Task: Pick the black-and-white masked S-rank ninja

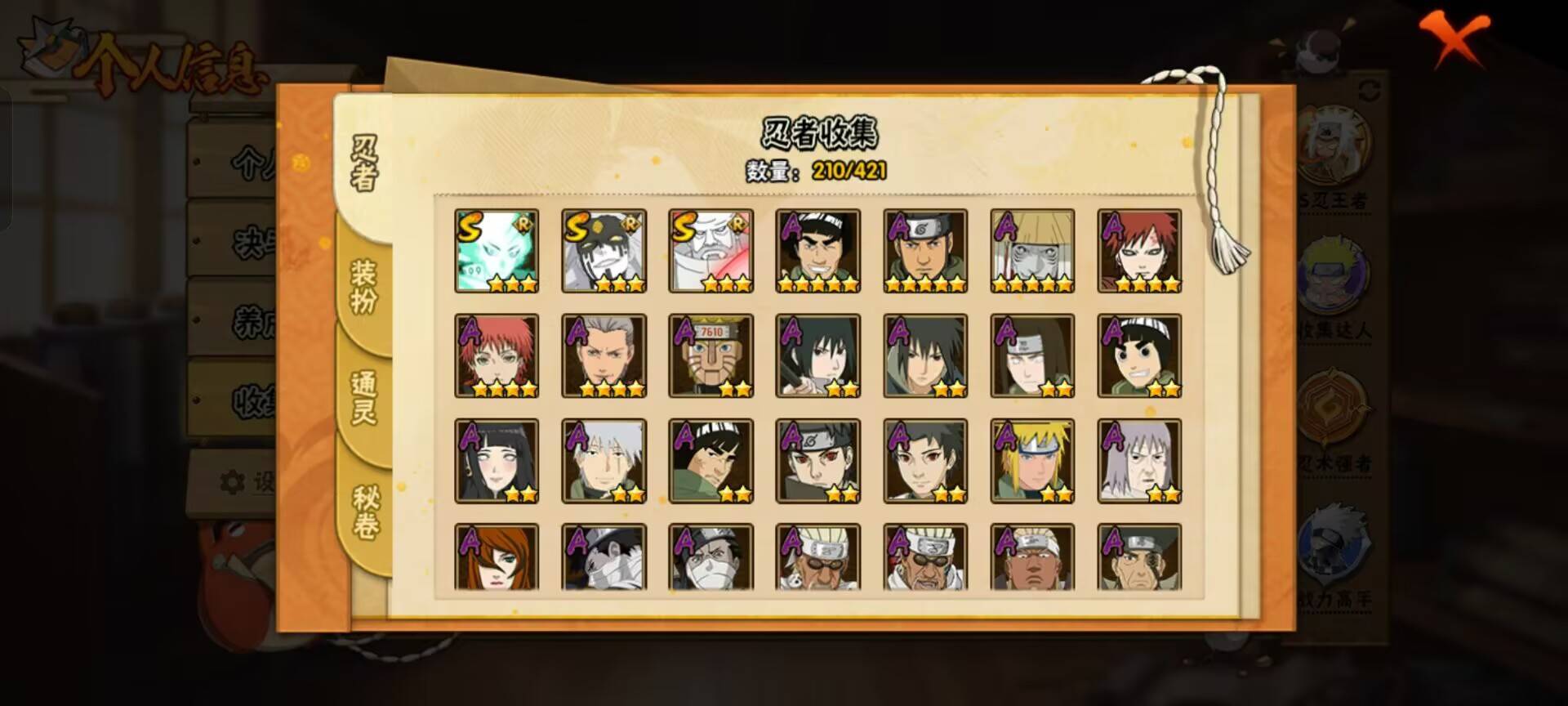Action: 604,251
